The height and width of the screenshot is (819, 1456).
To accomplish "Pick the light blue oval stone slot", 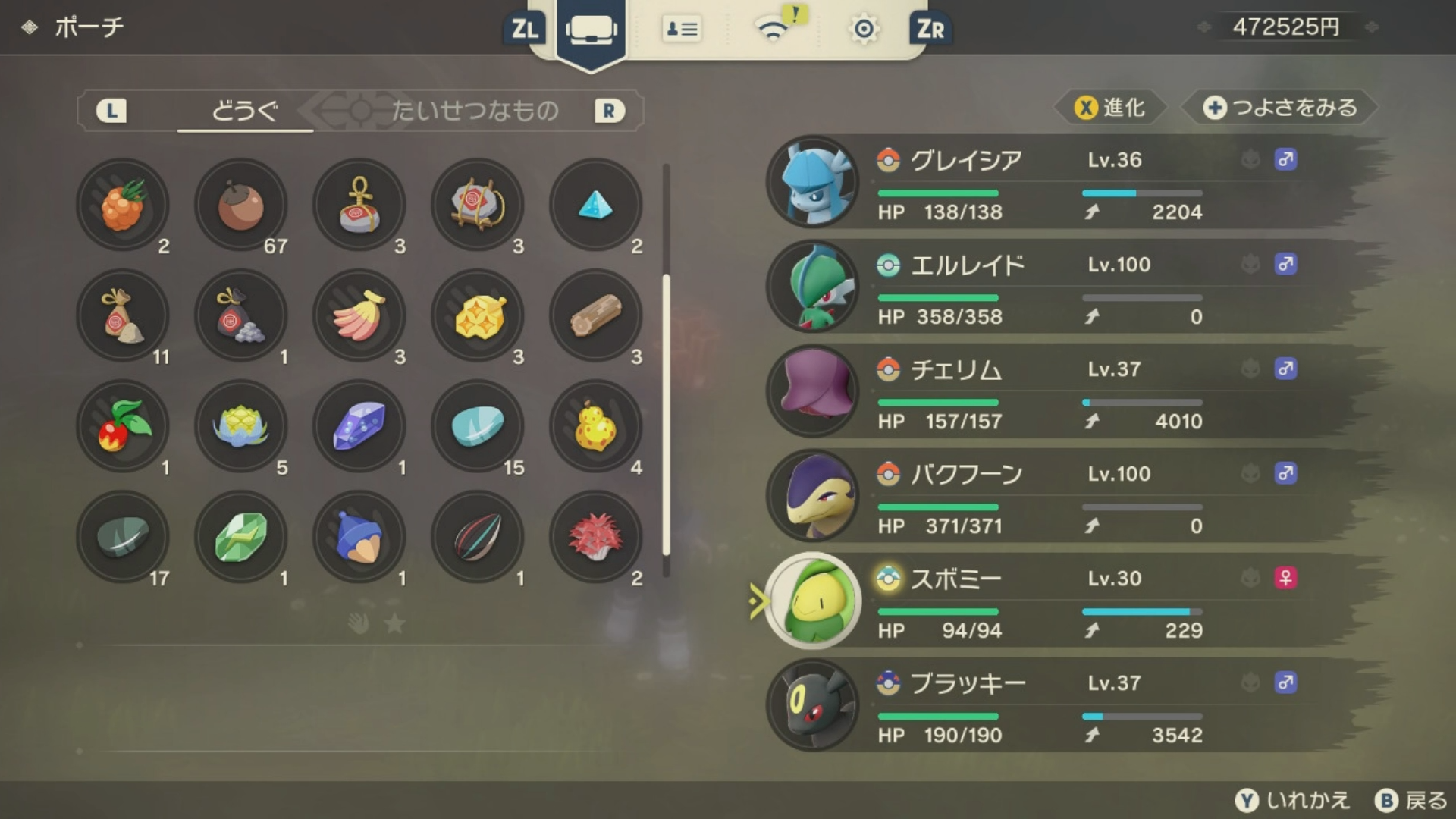I will [478, 426].
